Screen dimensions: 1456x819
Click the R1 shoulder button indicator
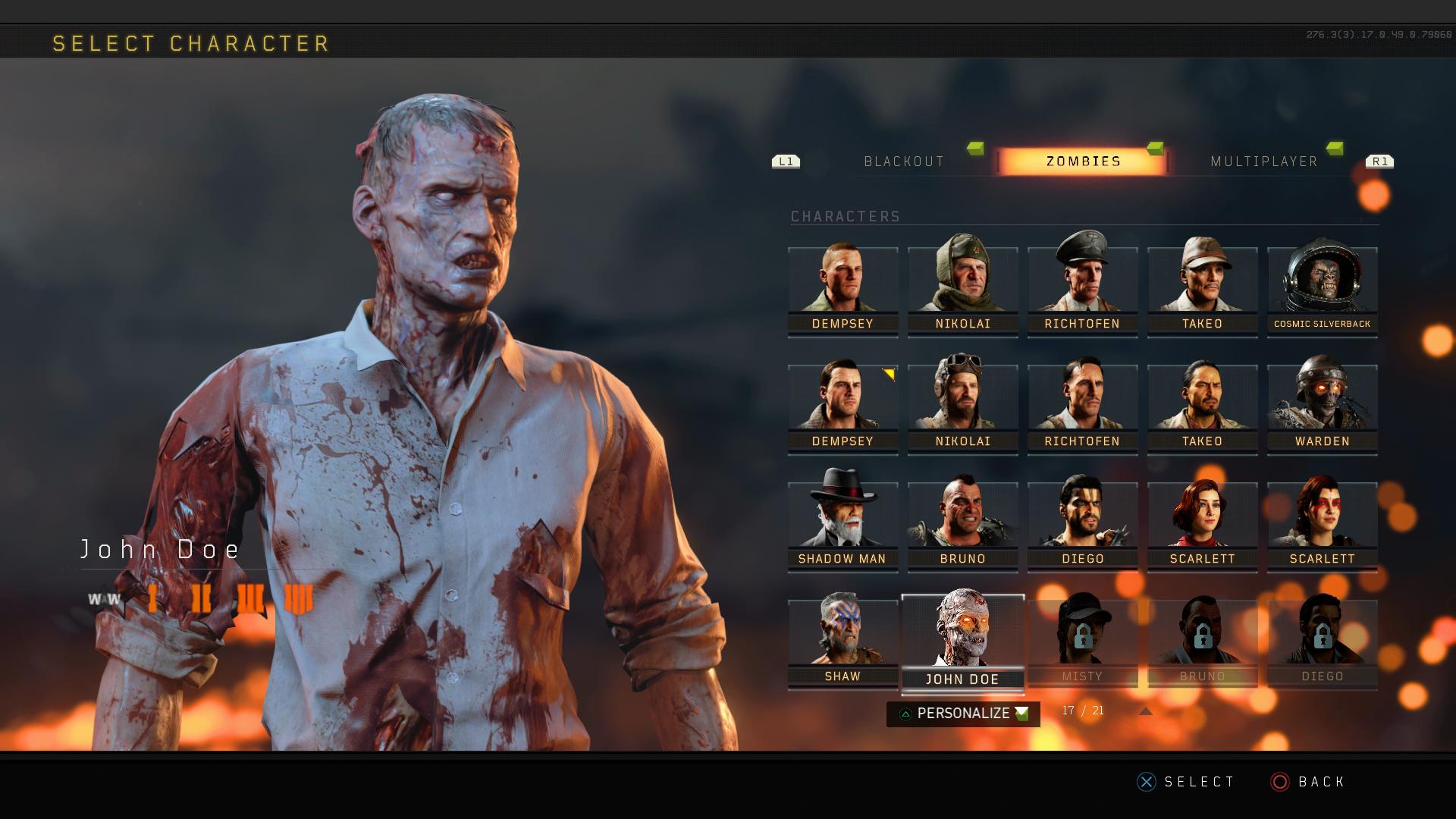click(1379, 161)
